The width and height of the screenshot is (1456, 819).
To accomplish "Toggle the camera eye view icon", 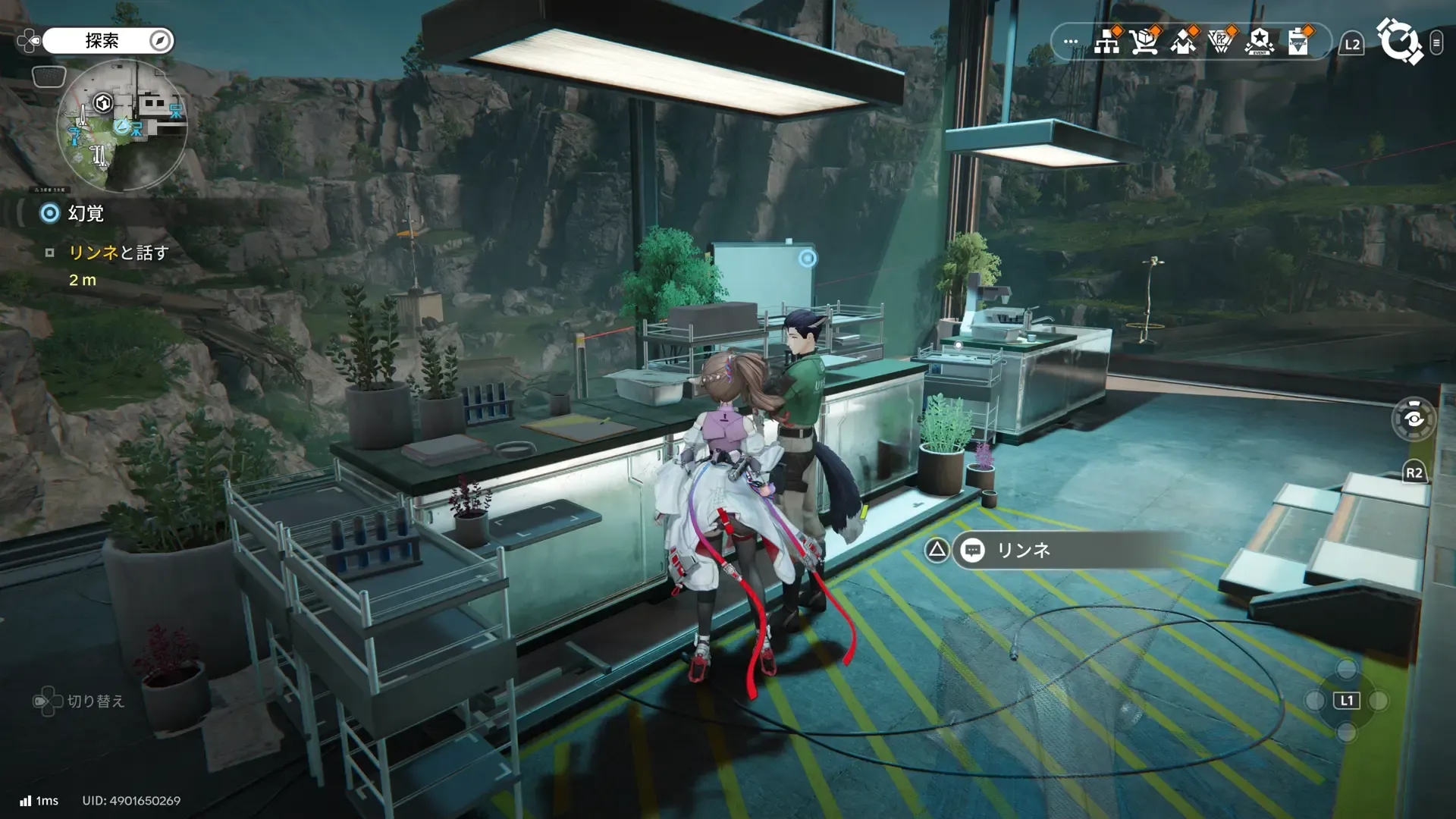I will pyautogui.click(x=1414, y=419).
